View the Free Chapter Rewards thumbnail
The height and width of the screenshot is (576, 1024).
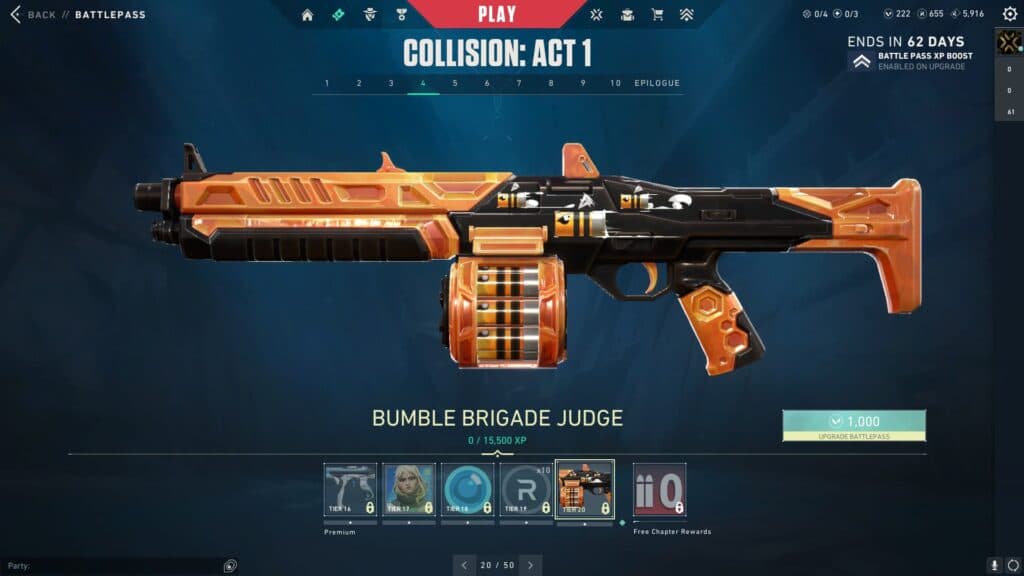click(x=659, y=489)
